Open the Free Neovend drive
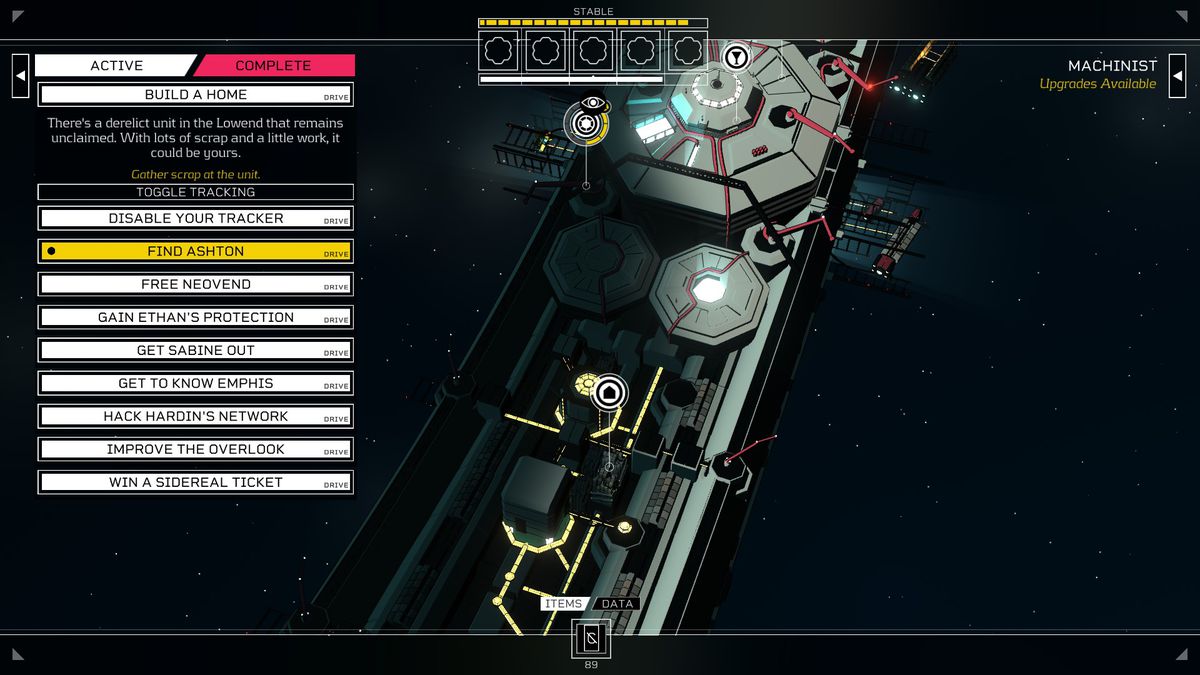The width and height of the screenshot is (1200, 675). pyautogui.click(x=195, y=284)
